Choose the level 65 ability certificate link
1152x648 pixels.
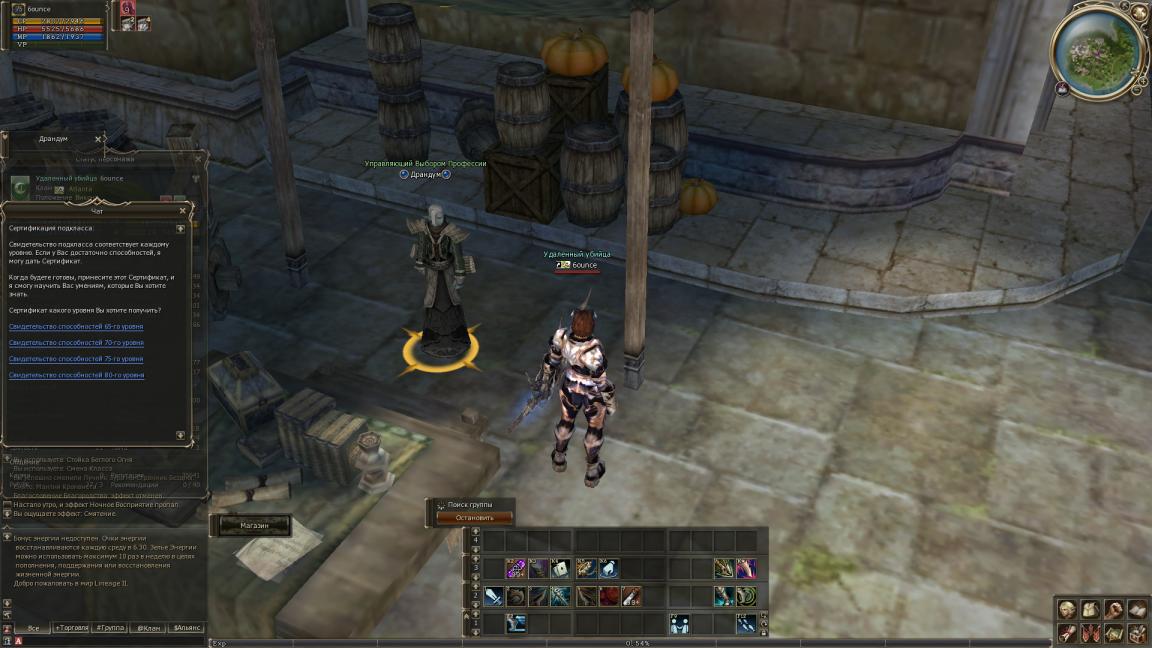76,327
